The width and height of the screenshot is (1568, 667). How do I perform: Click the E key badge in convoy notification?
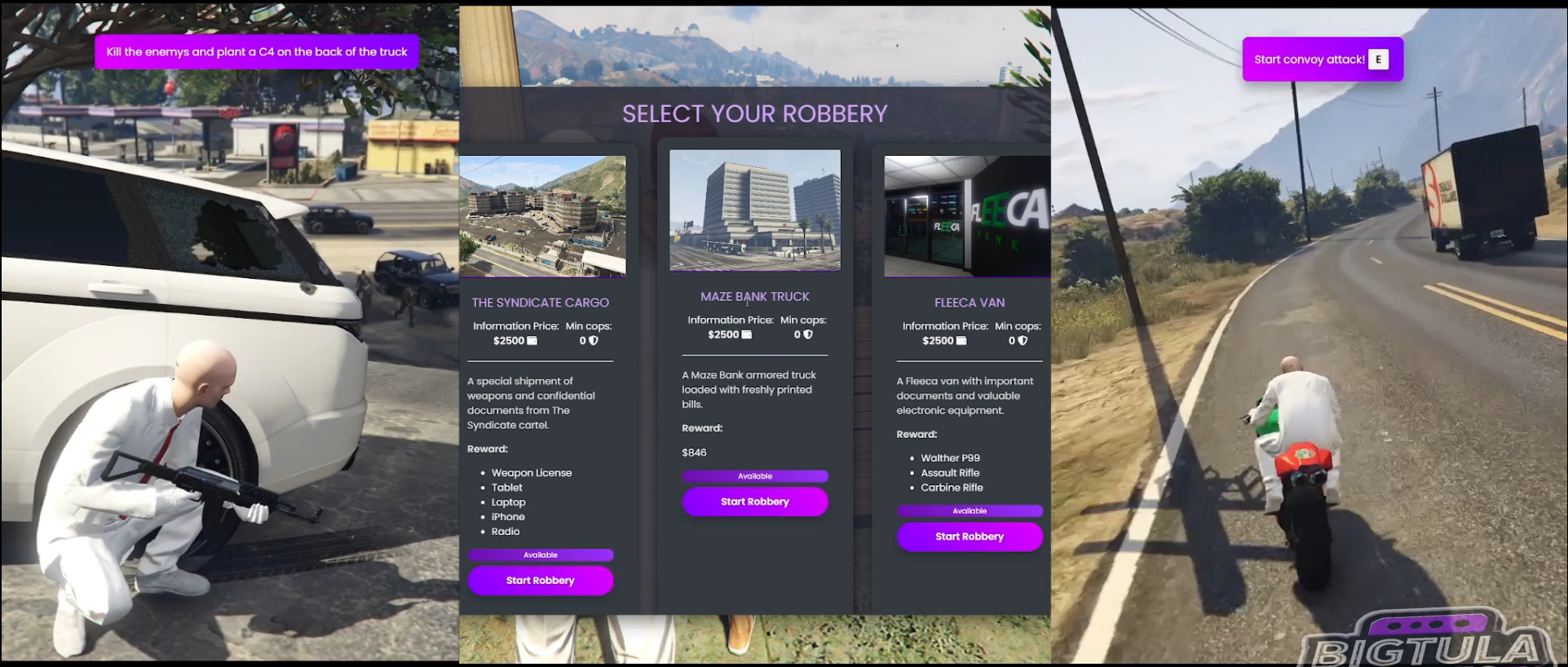pyautogui.click(x=1379, y=59)
